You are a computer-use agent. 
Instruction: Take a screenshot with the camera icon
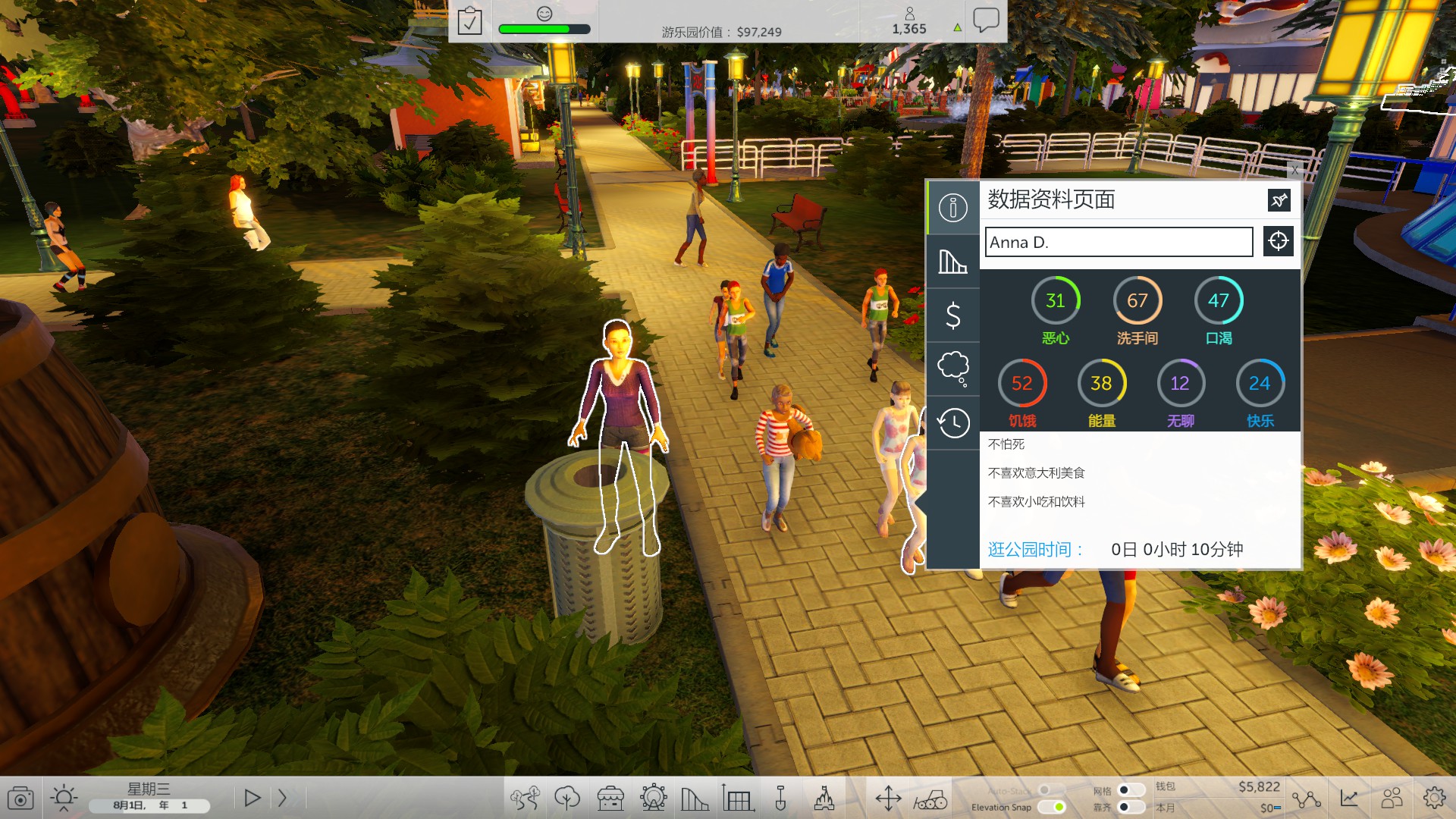(x=21, y=798)
